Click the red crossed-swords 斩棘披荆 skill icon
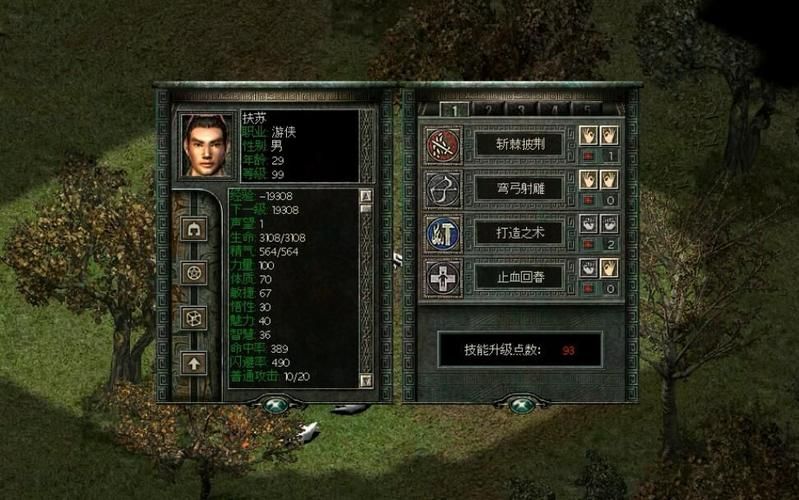 [441, 145]
